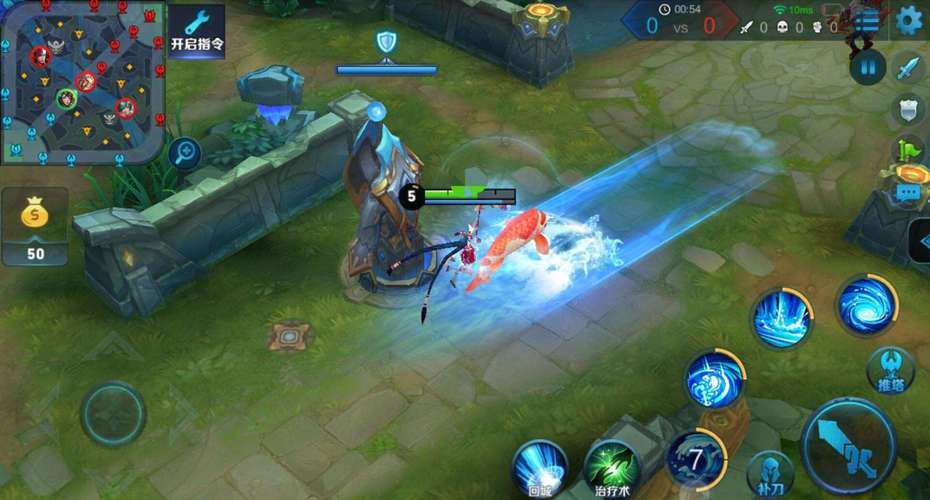Use the green 治疗术 heal spell
This screenshot has height=500, width=930.
point(612,466)
